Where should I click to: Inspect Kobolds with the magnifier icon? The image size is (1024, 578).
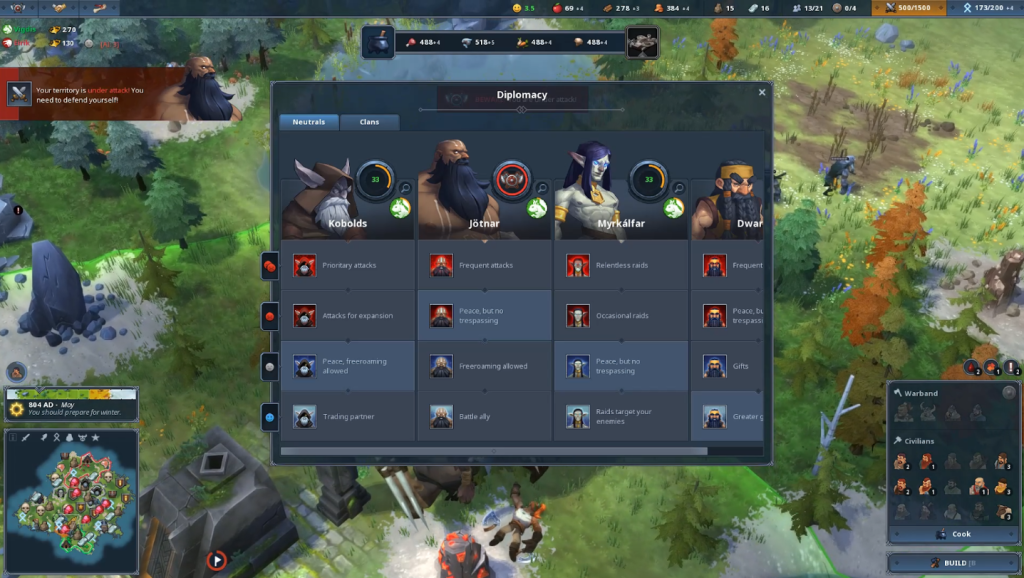click(405, 187)
